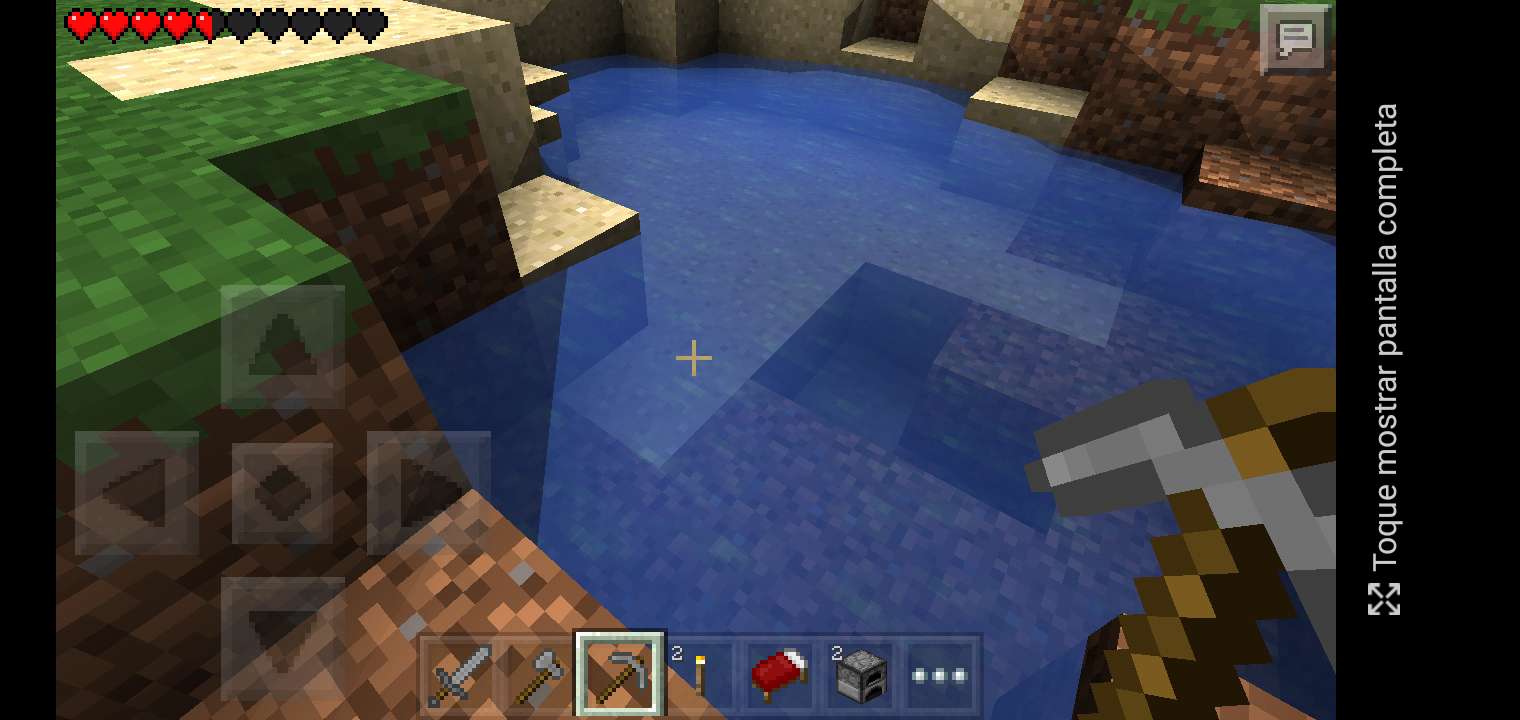The image size is (1520, 720).
Task: Tap the water at the crosshair
Action: (694, 357)
